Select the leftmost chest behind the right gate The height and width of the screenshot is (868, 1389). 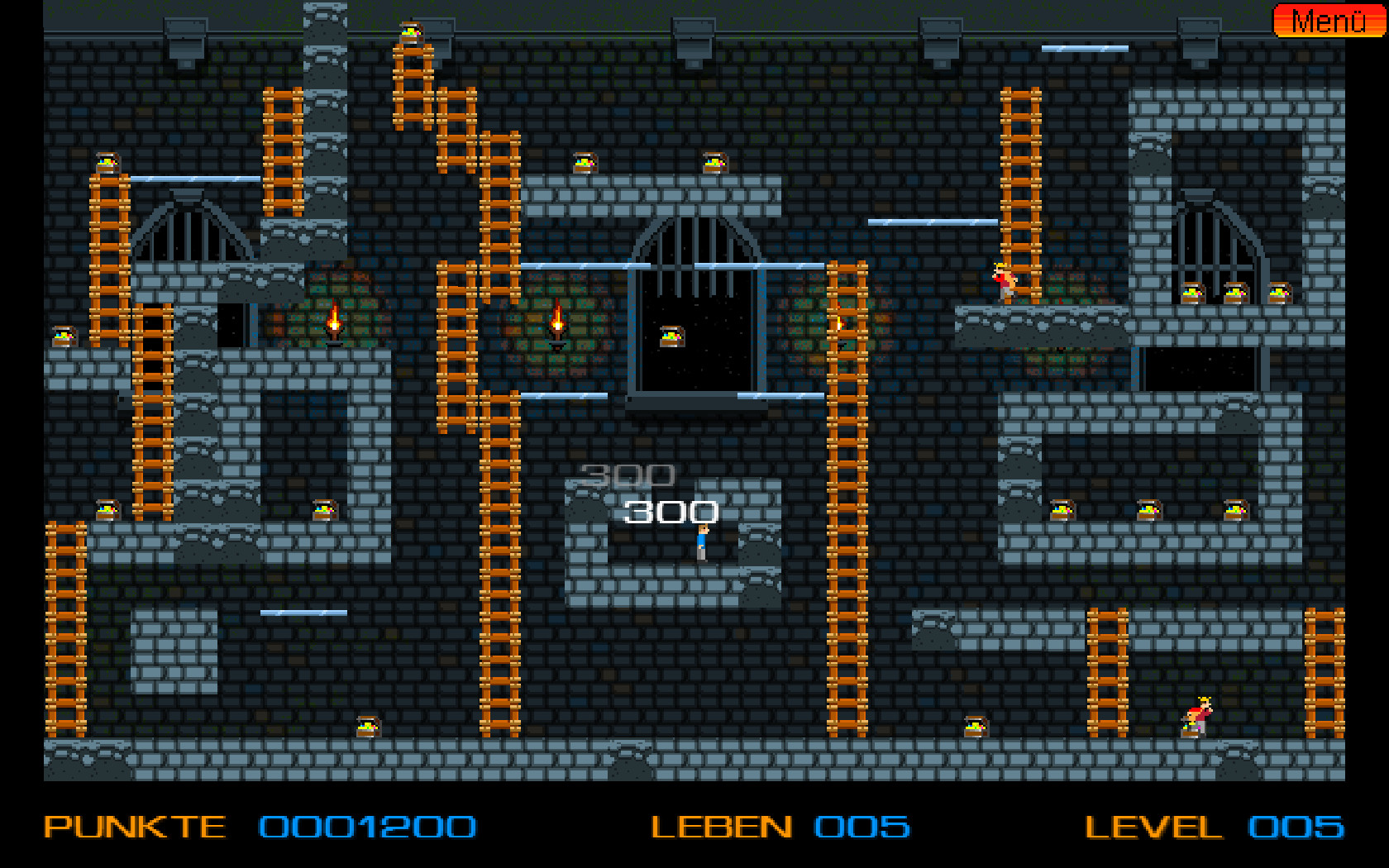point(1194,295)
